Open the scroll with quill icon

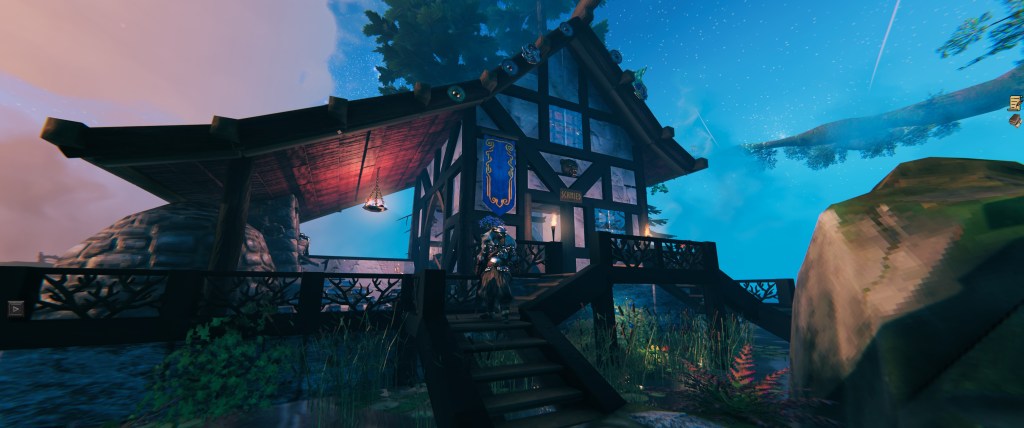1015,102
